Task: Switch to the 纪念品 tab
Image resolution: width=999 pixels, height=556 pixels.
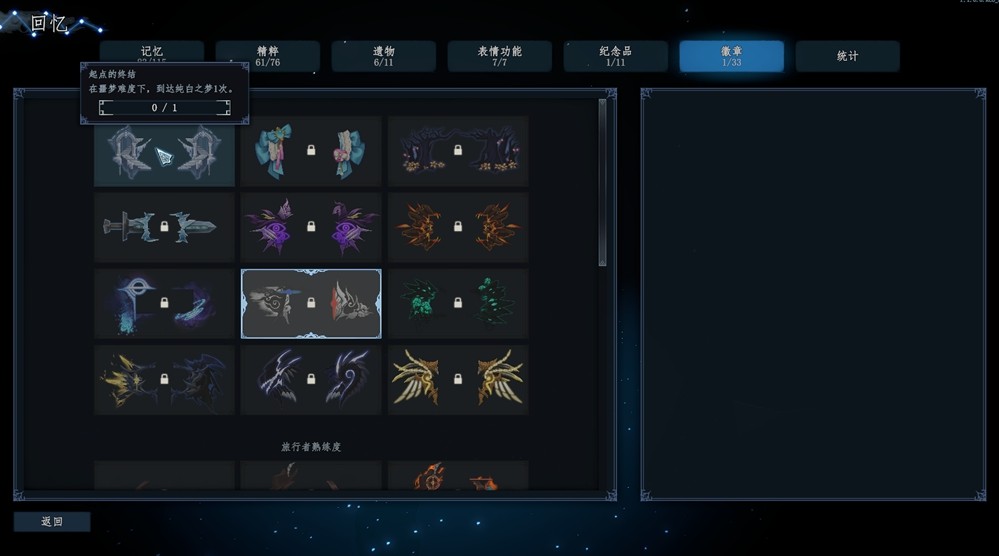Action: pos(615,56)
